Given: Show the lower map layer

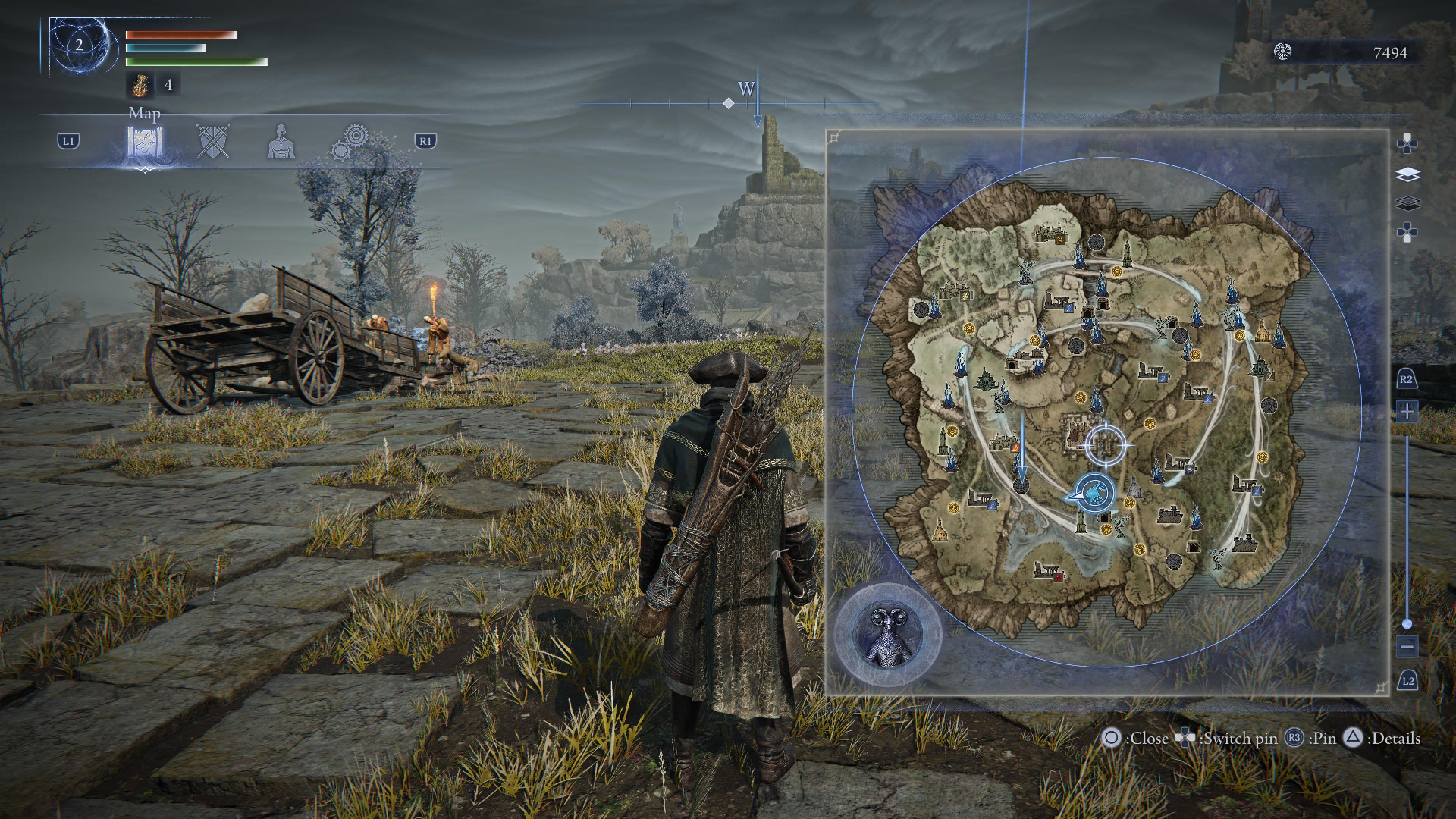Looking at the screenshot, I should tap(1407, 203).
